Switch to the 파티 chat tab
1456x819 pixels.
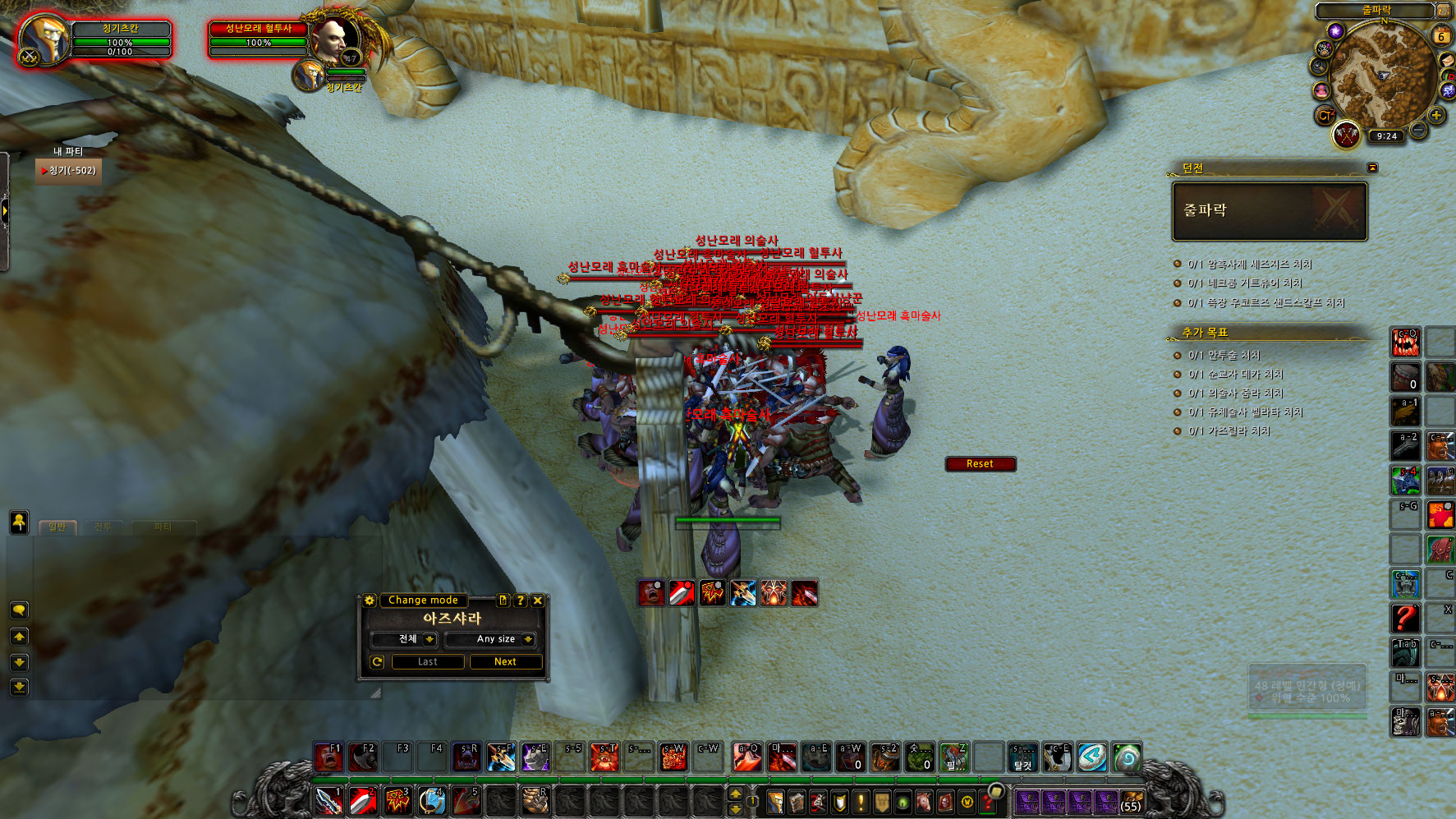(x=163, y=527)
